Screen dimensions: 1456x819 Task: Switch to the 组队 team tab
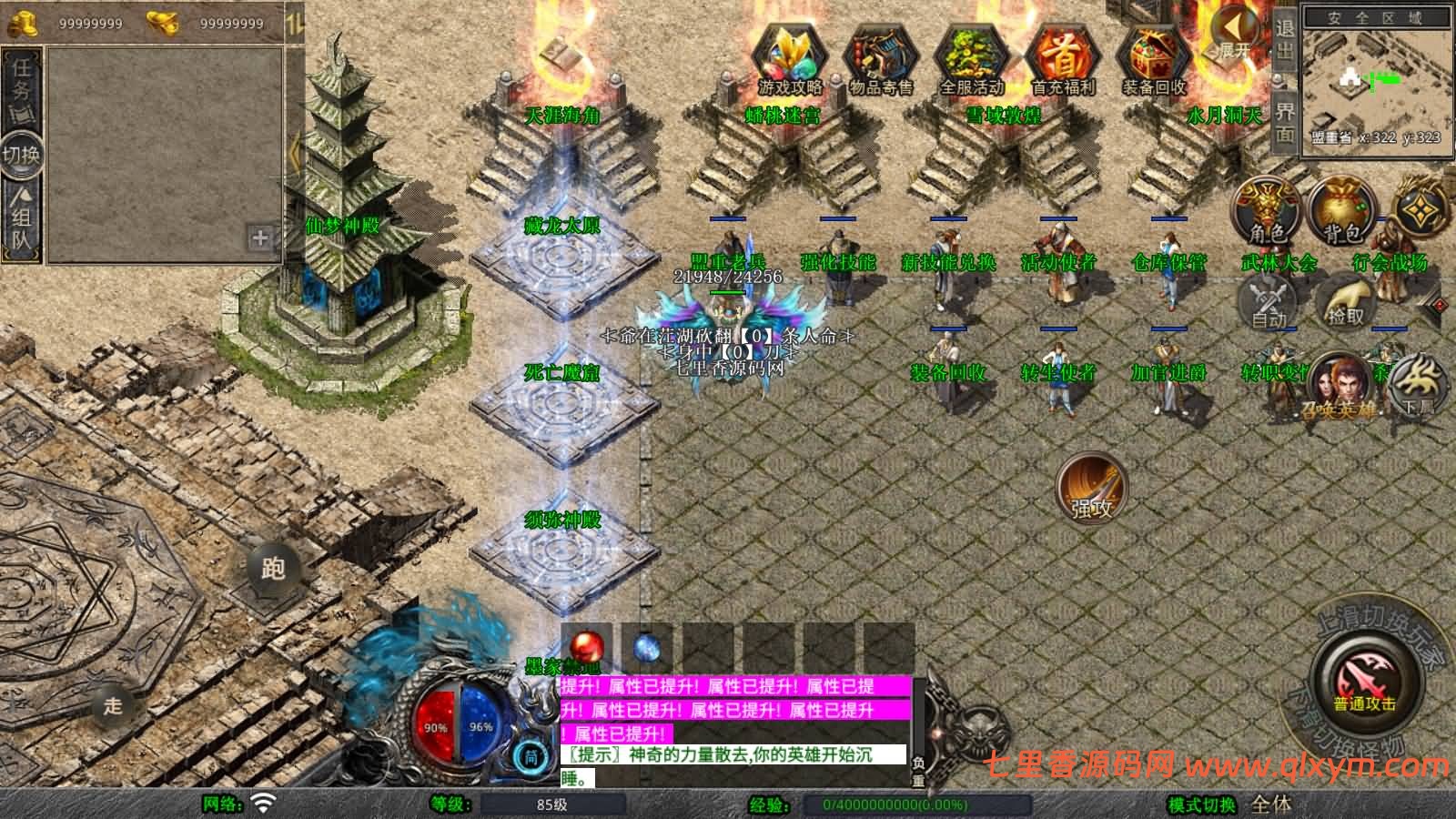pos(21,217)
